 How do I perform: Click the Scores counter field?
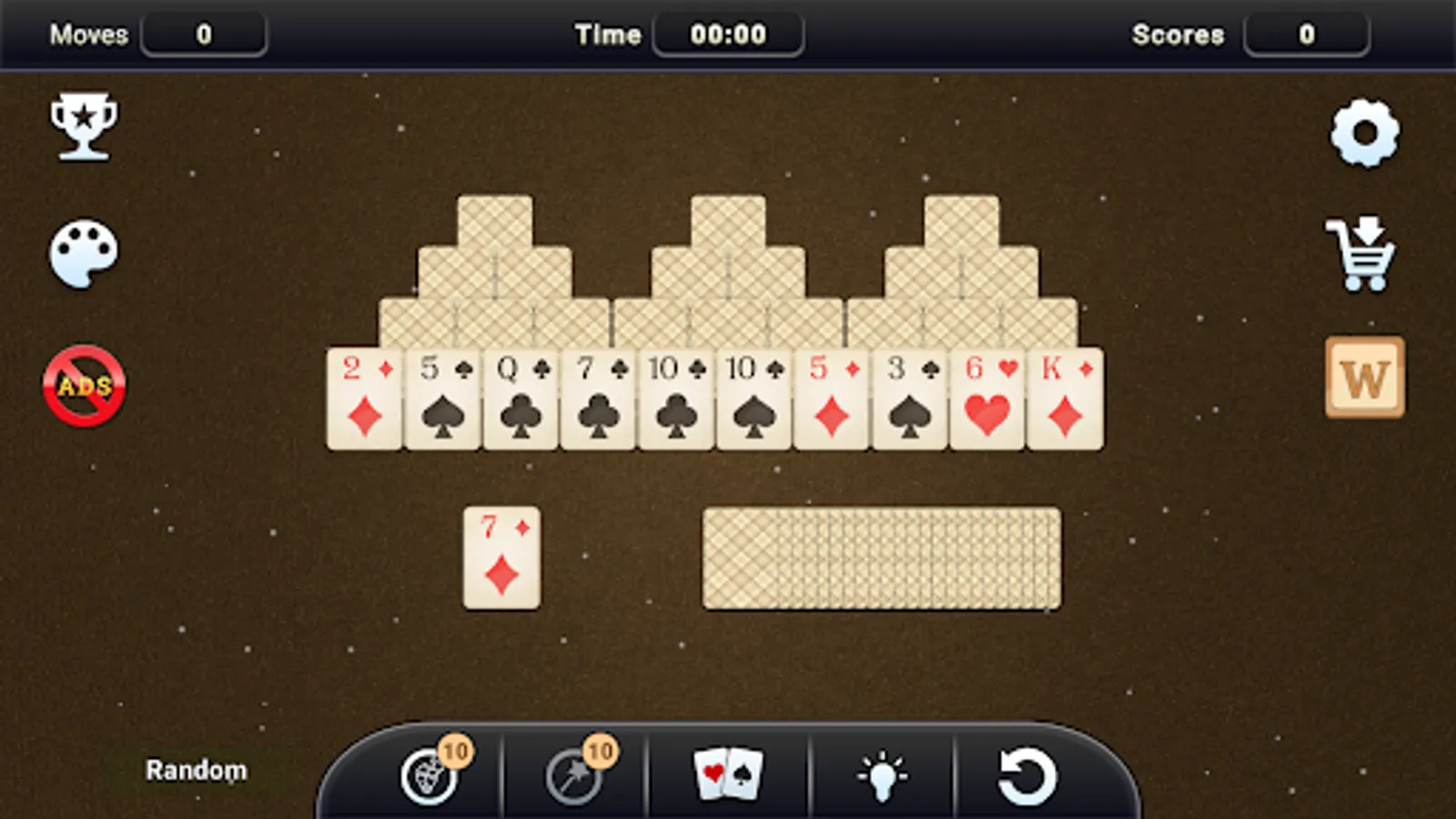[x=1308, y=34]
